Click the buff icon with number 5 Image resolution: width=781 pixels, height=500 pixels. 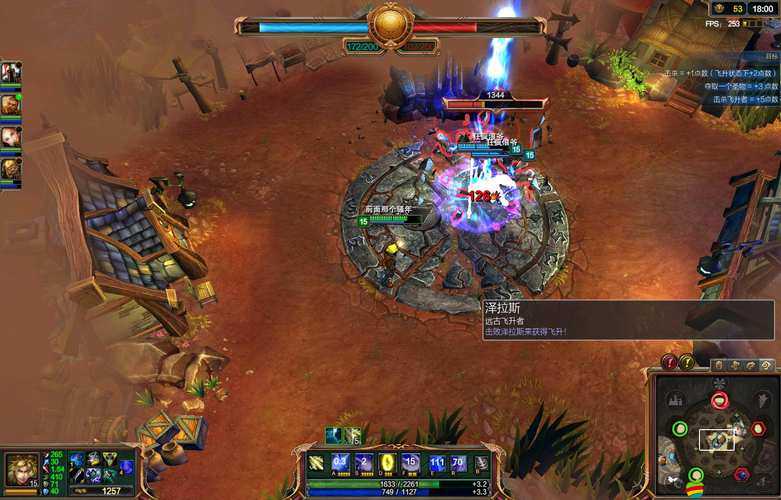point(351,436)
